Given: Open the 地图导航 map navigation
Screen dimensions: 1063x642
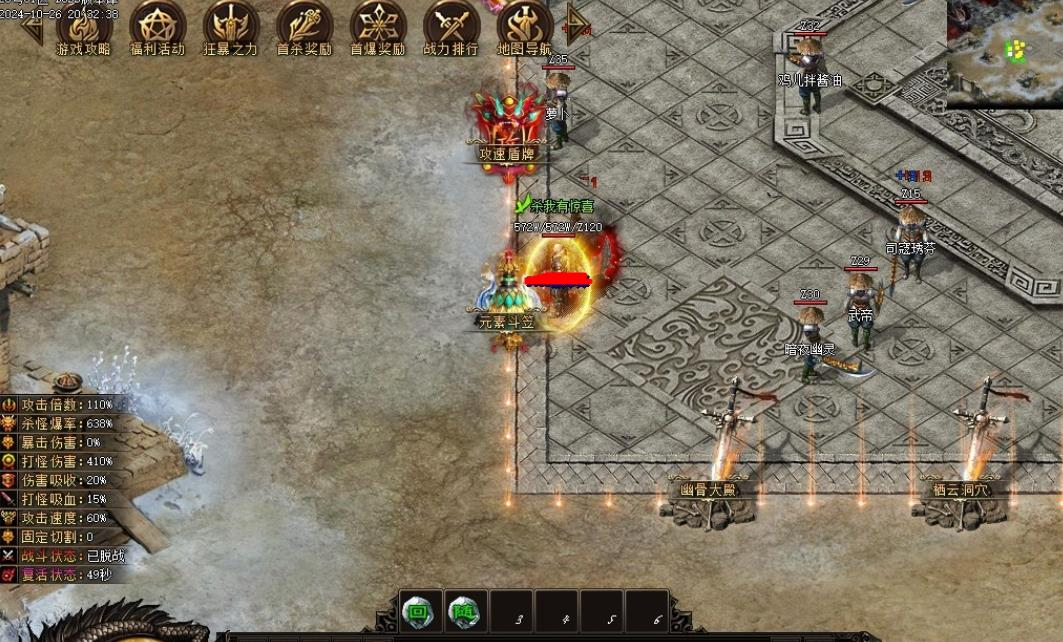Looking at the screenshot, I should pos(525,27).
